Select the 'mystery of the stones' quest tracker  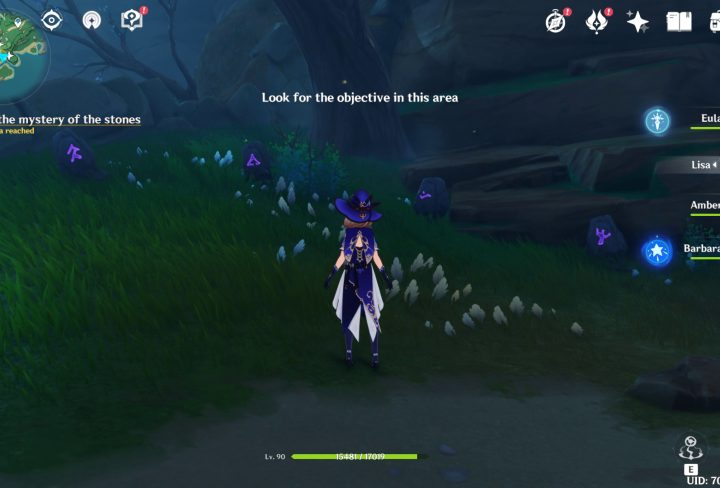coord(70,120)
